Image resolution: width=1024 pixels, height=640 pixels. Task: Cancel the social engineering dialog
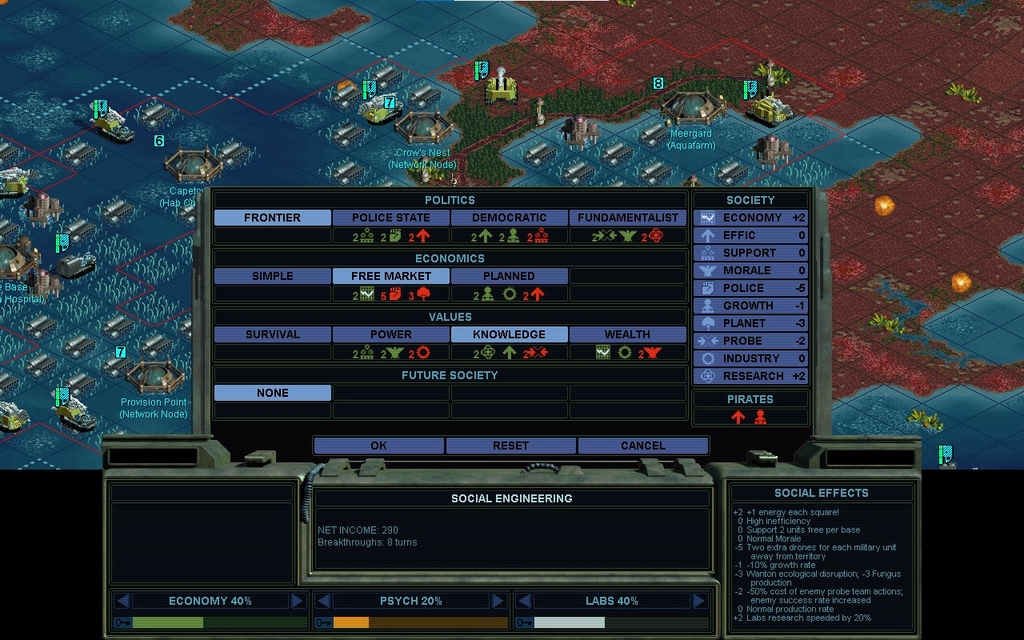(x=642, y=446)
